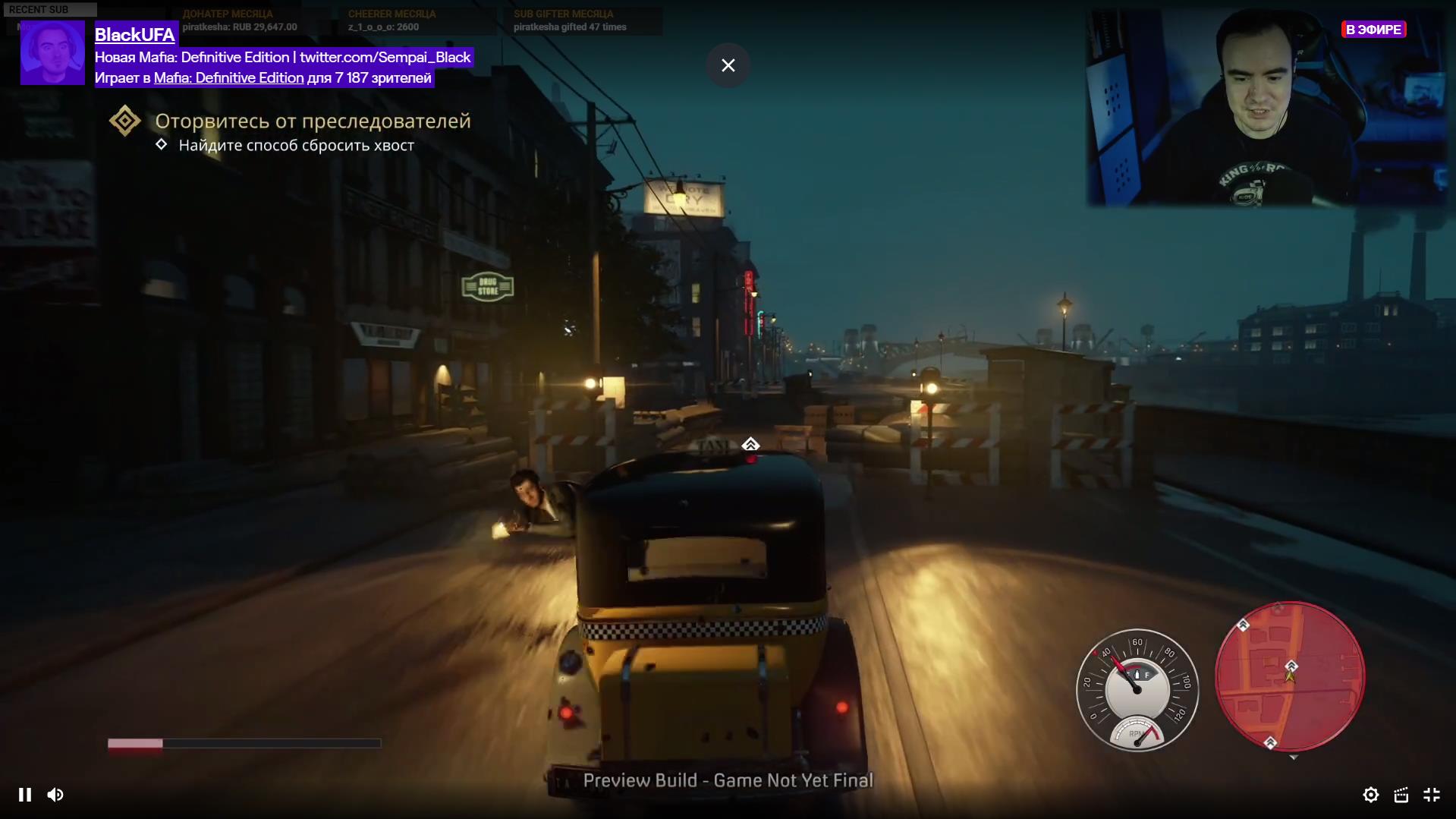Open the Mafia: Definitive Edition game link
The image size is (1456, 819).
tap(228, 77)
